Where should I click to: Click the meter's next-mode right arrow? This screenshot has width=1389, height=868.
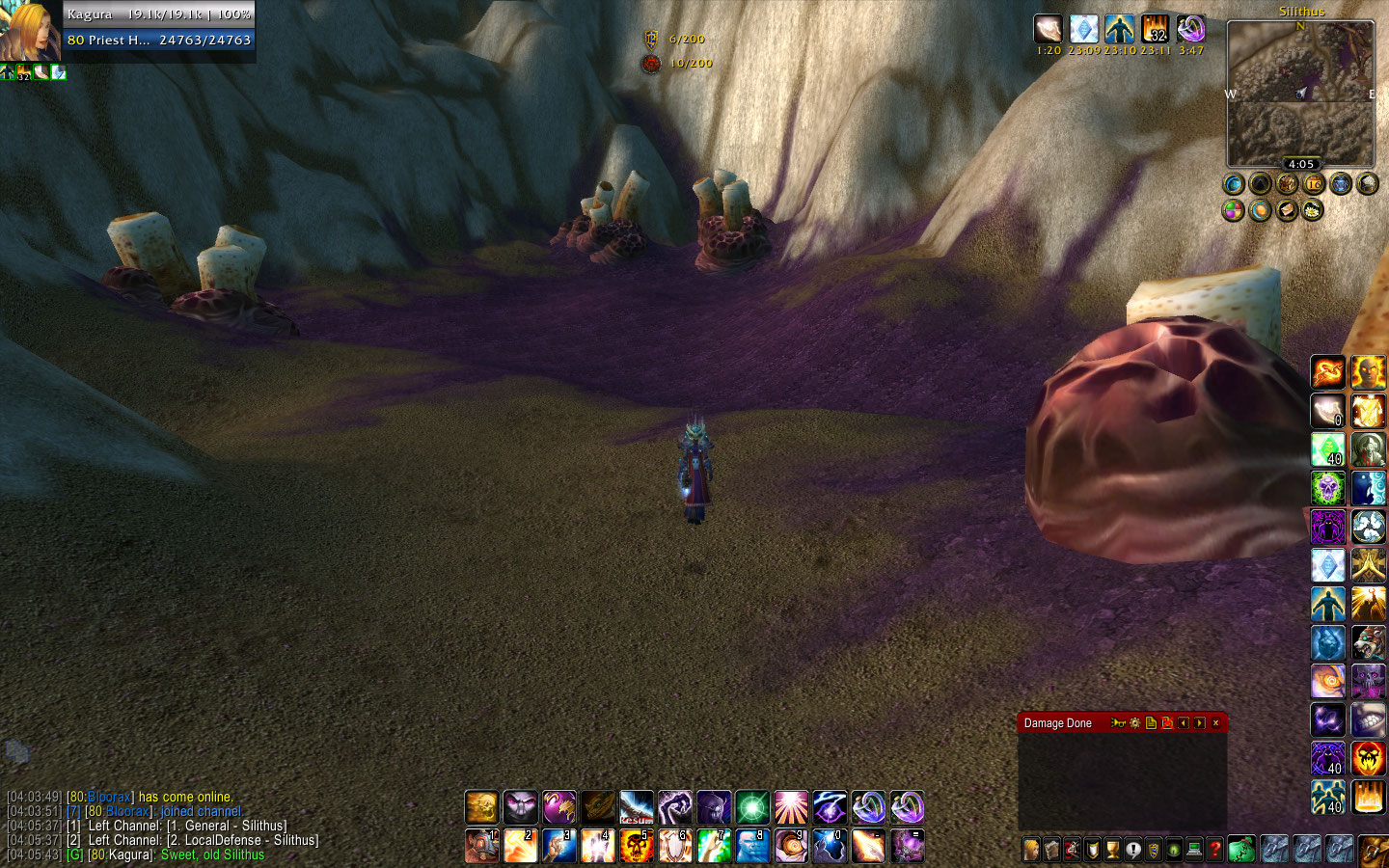[x=1199, y=723]
